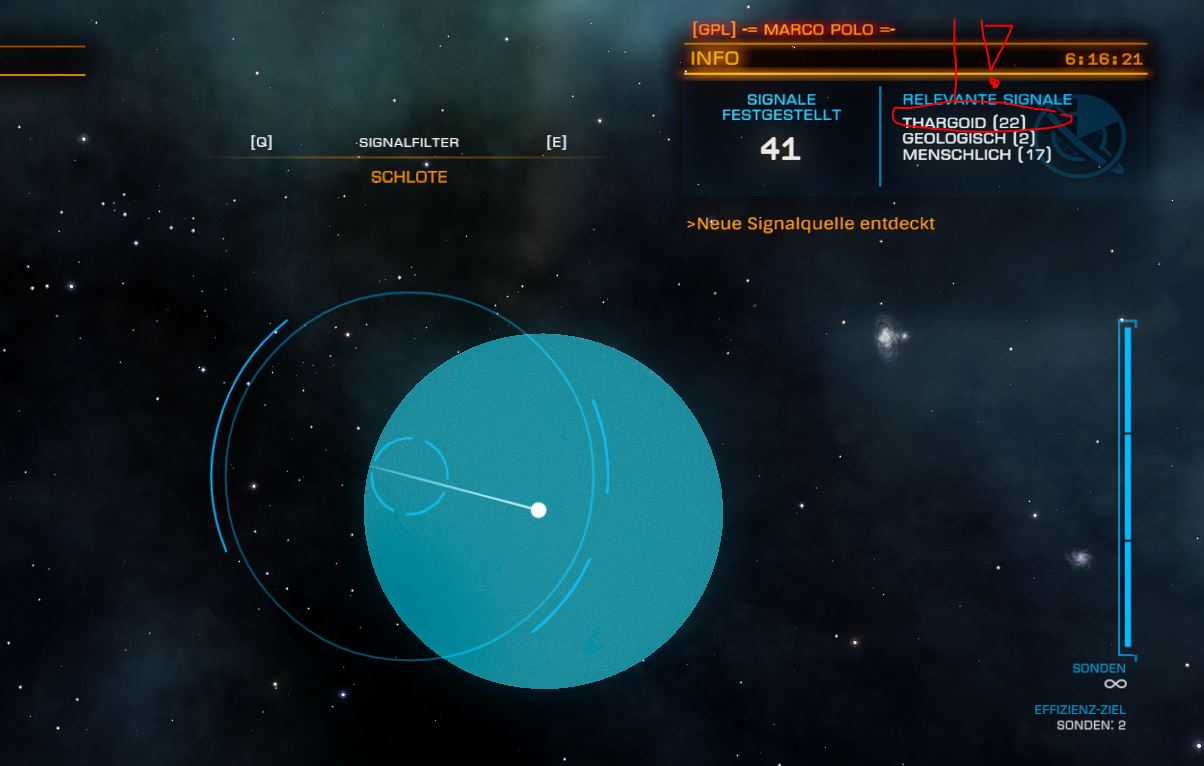Open the INFO panel header
Screen dimensions: 1204x766
(x=715, y=58)
